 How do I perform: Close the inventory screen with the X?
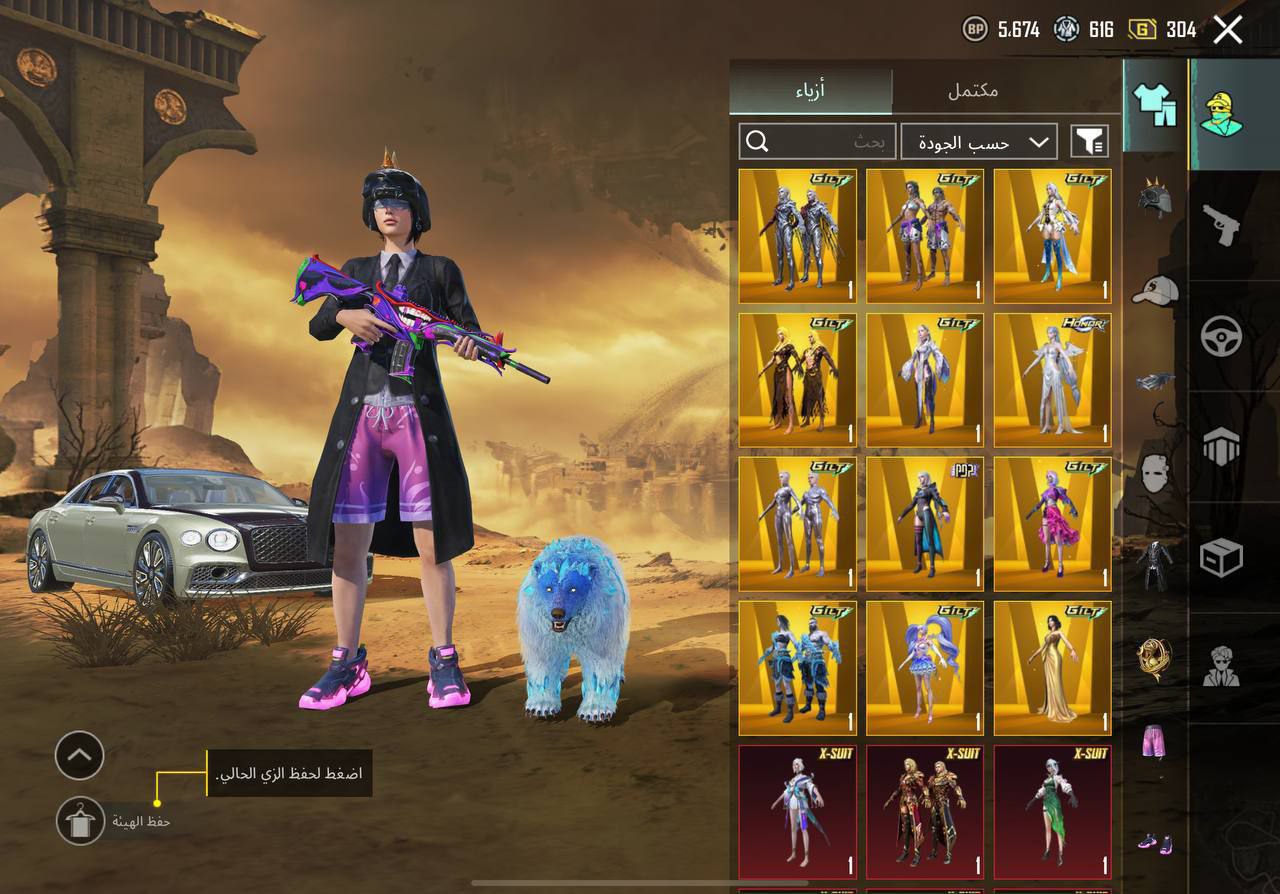[x=1228, y=30]
